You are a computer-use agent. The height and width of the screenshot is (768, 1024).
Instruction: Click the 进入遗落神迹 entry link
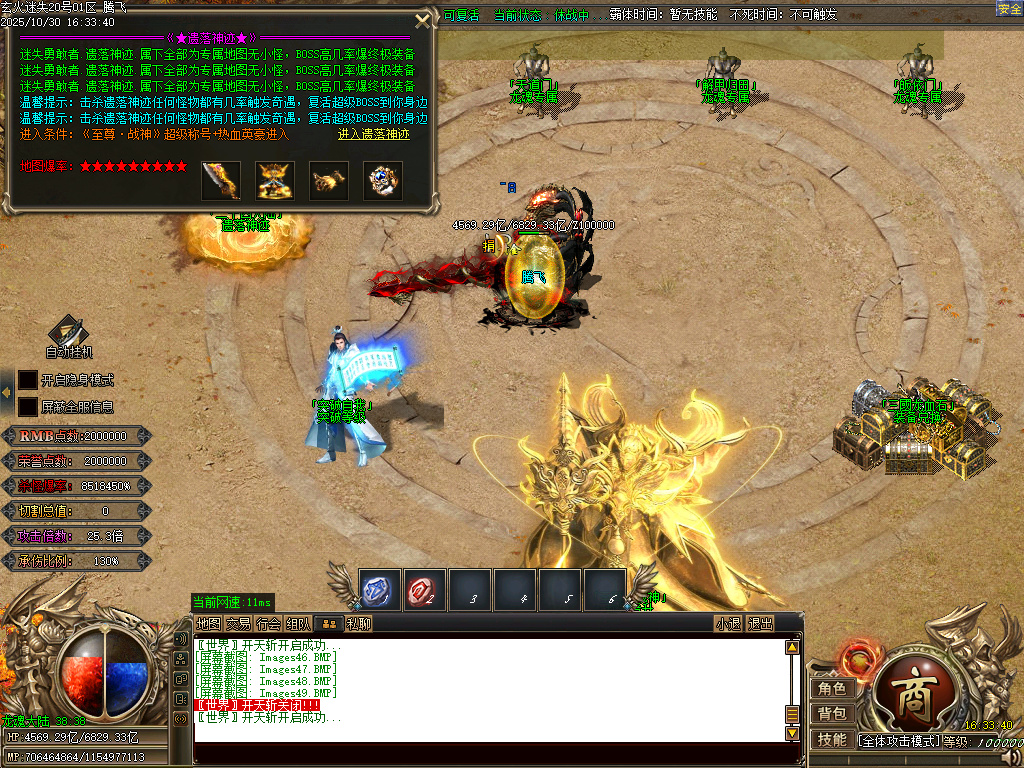tap(374, 134)
